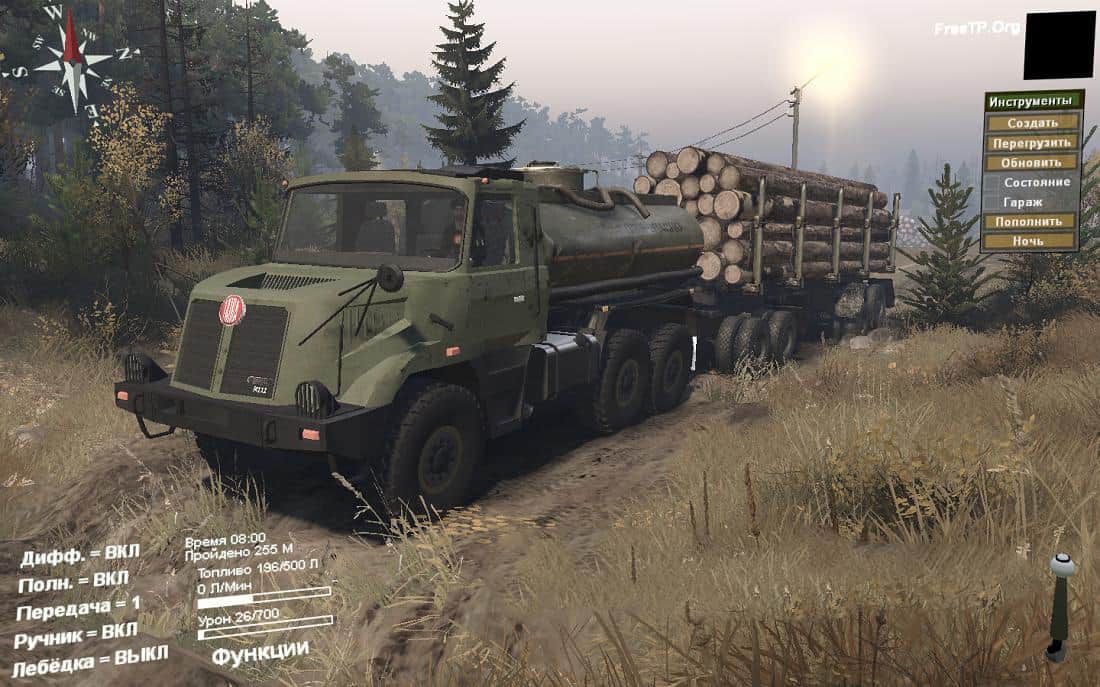Toggle the Дифф. differential lock

pyautogui.click(x=80, y=555)
